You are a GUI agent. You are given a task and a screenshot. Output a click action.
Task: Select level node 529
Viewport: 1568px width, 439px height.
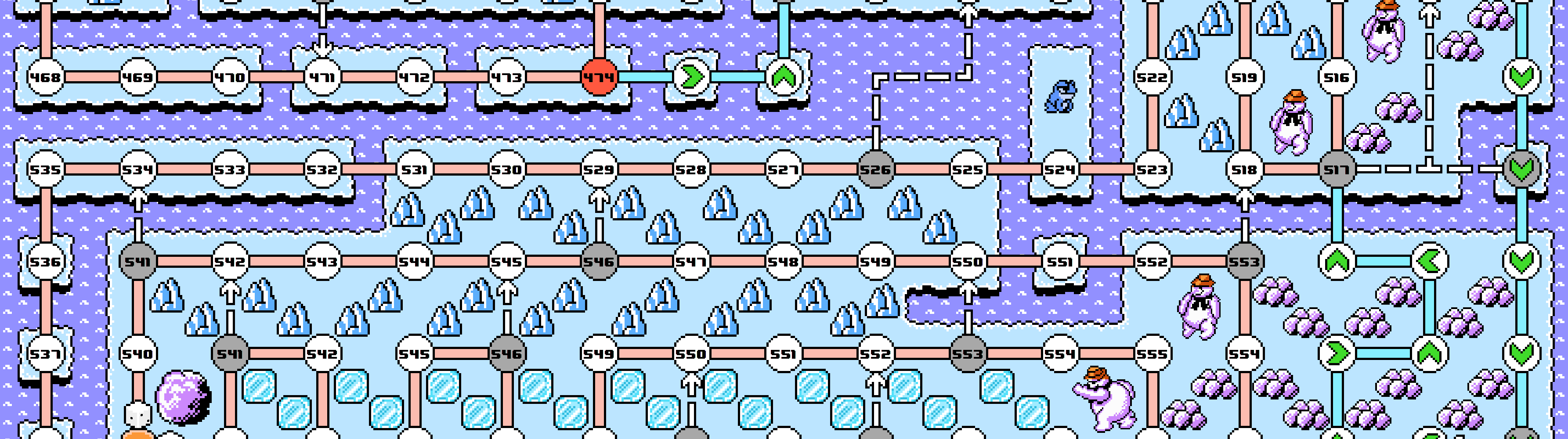point(599,169)
